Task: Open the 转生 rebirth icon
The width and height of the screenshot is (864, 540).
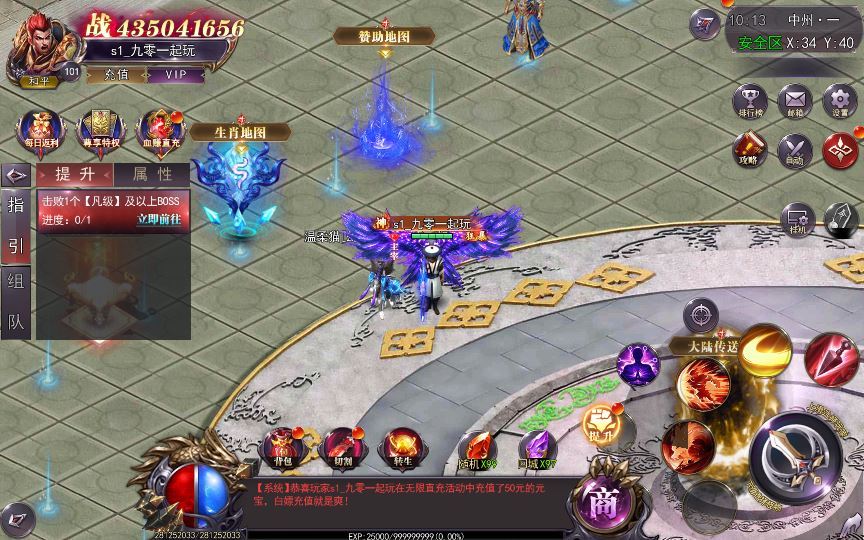Action: click(402, 446)
